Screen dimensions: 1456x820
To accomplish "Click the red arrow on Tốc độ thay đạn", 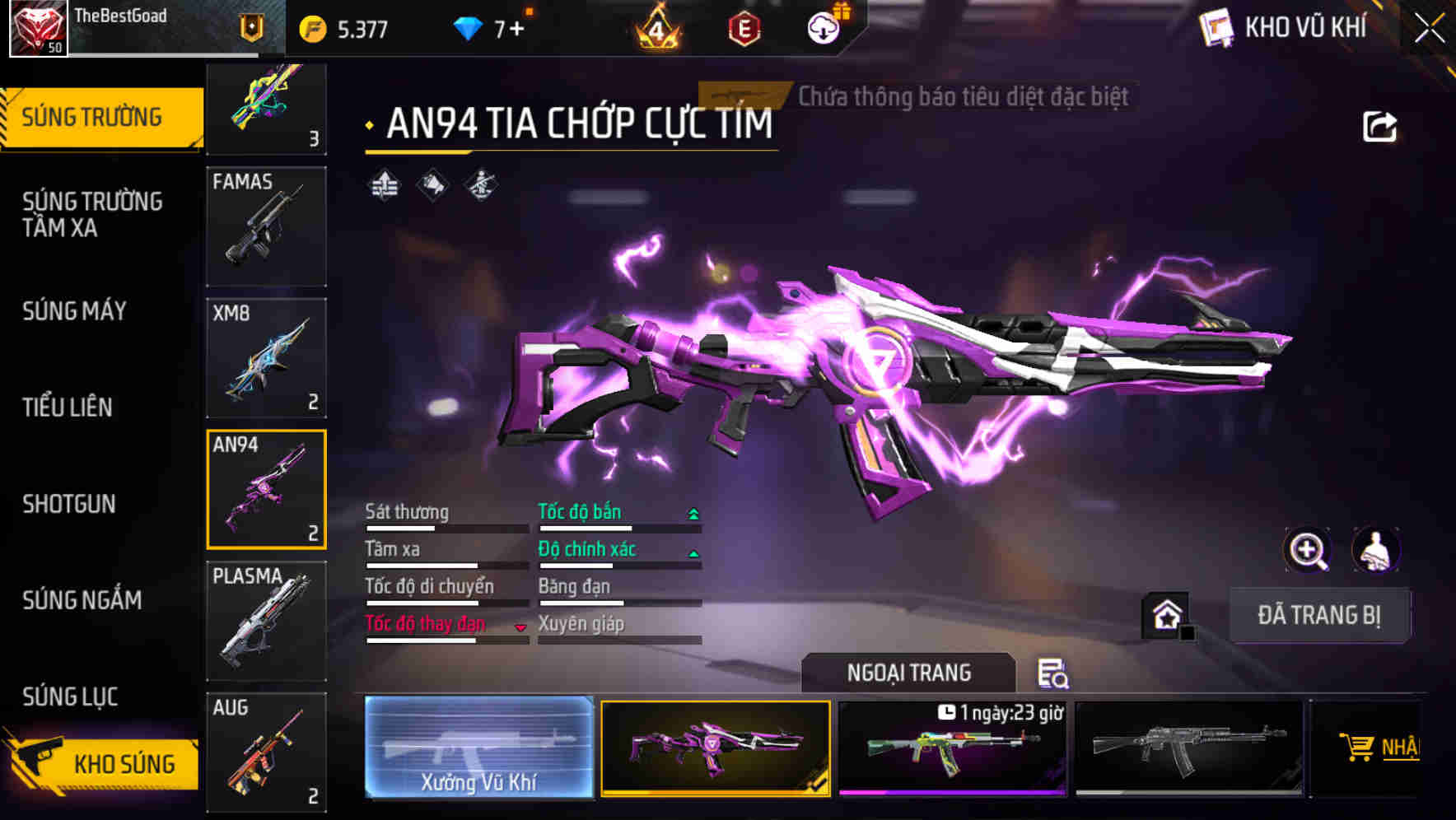I will (x=520, y=627).
